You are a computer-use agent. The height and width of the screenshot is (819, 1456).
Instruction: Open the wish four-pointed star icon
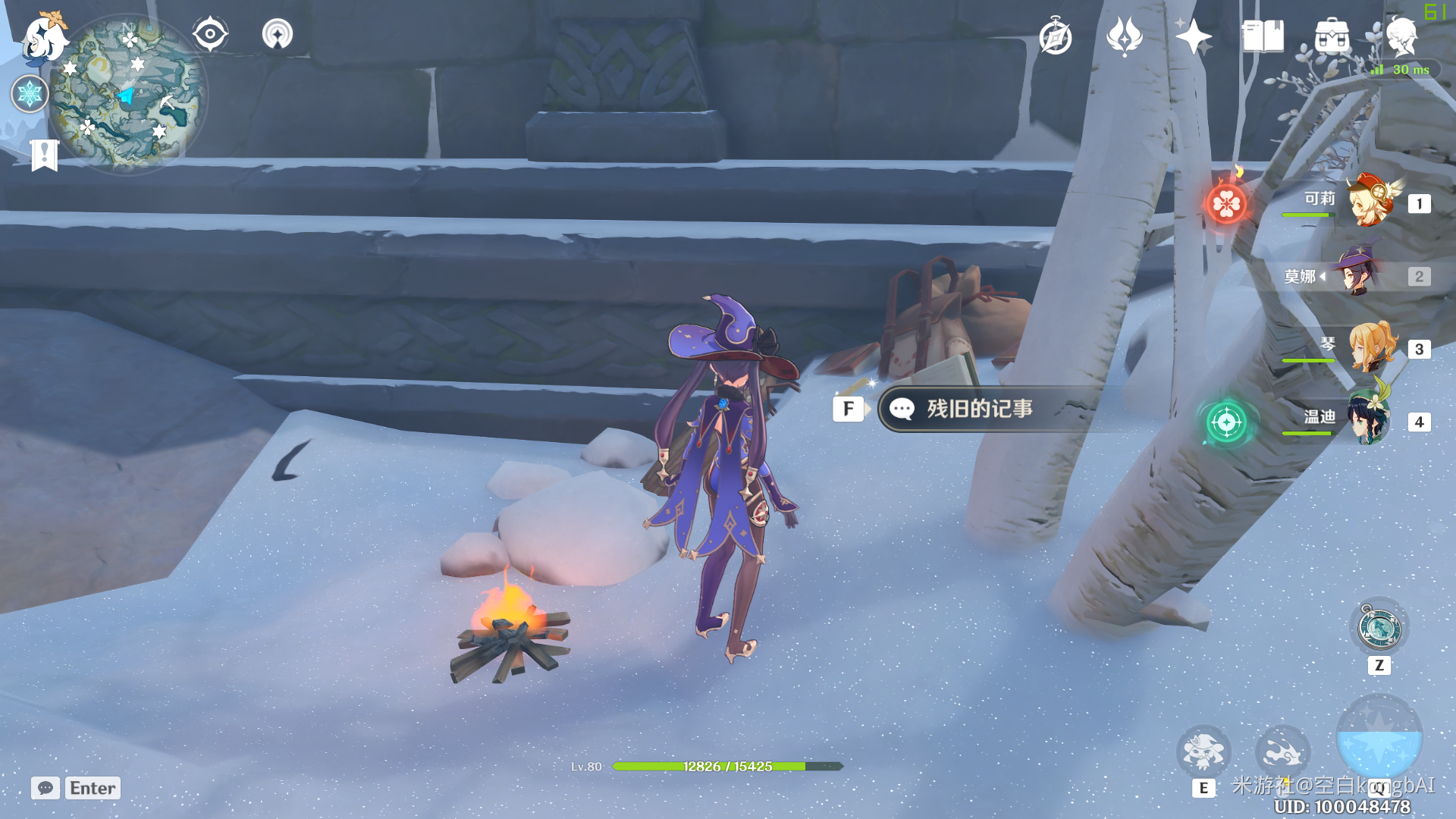coord(1193,36)
